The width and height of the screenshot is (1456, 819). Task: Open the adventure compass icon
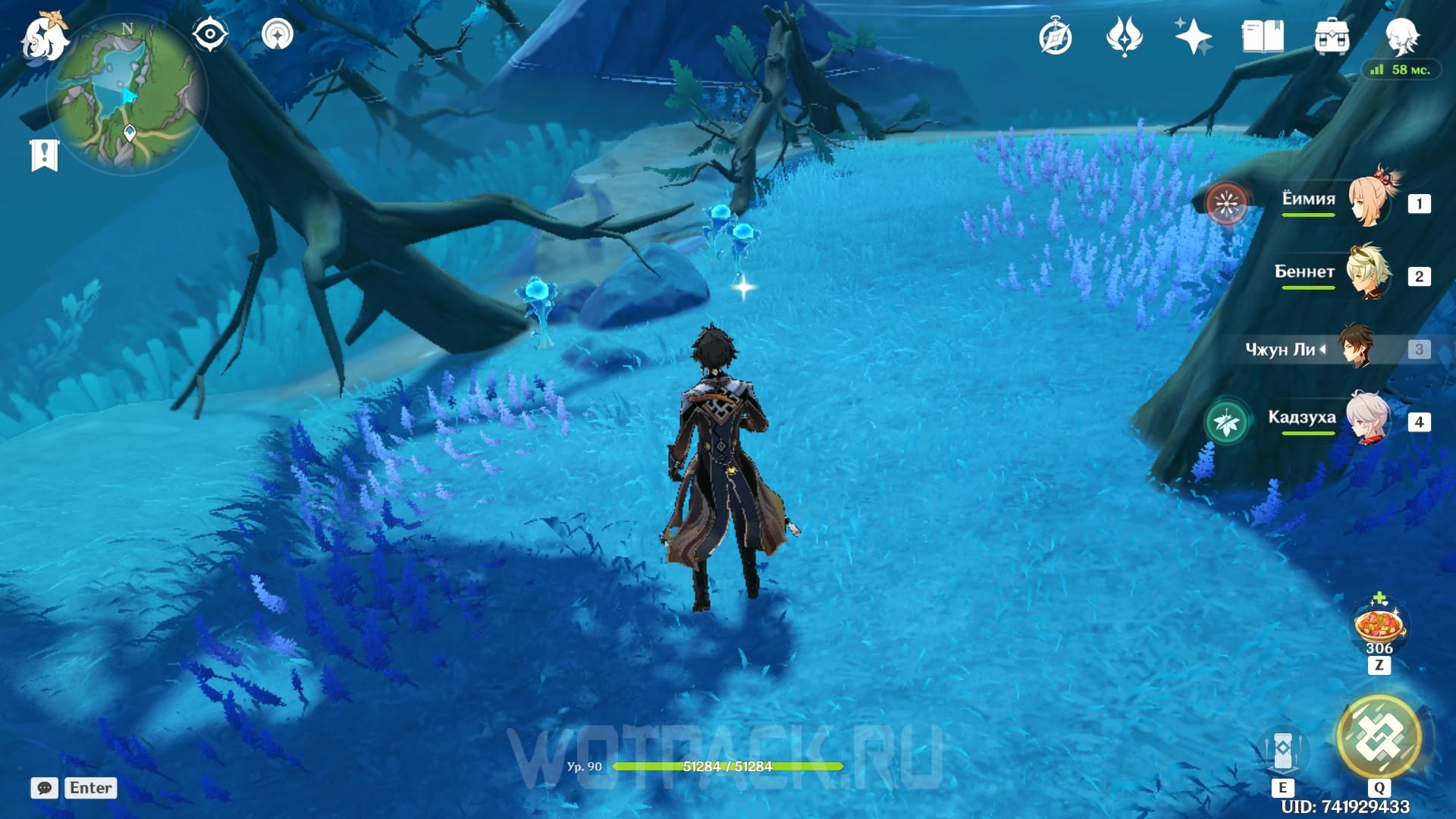[1056, 37]
